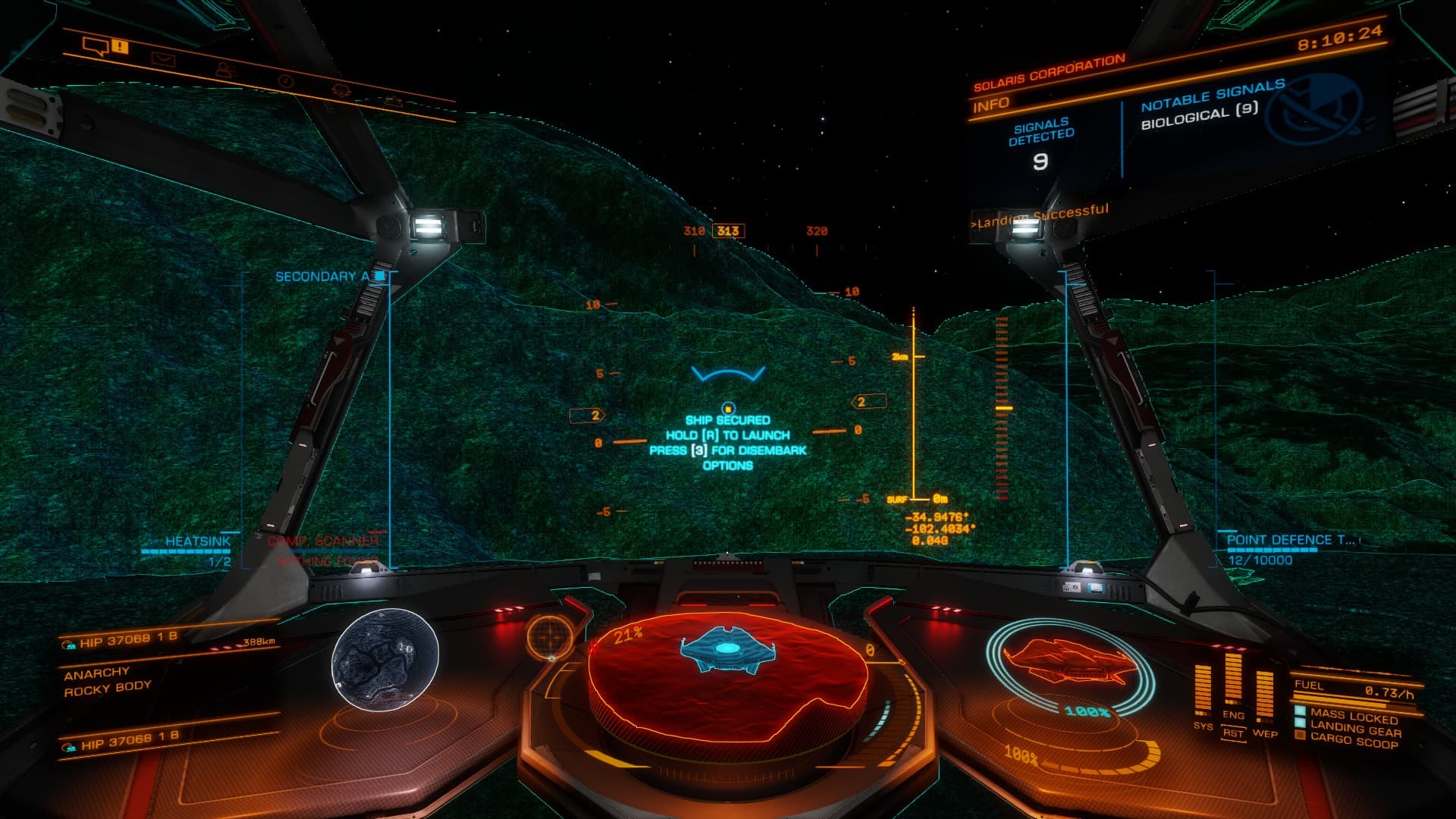Click the HIP 37068 1 B target label
Viewport: 1456px width, 819px height.
pos(129,640)
